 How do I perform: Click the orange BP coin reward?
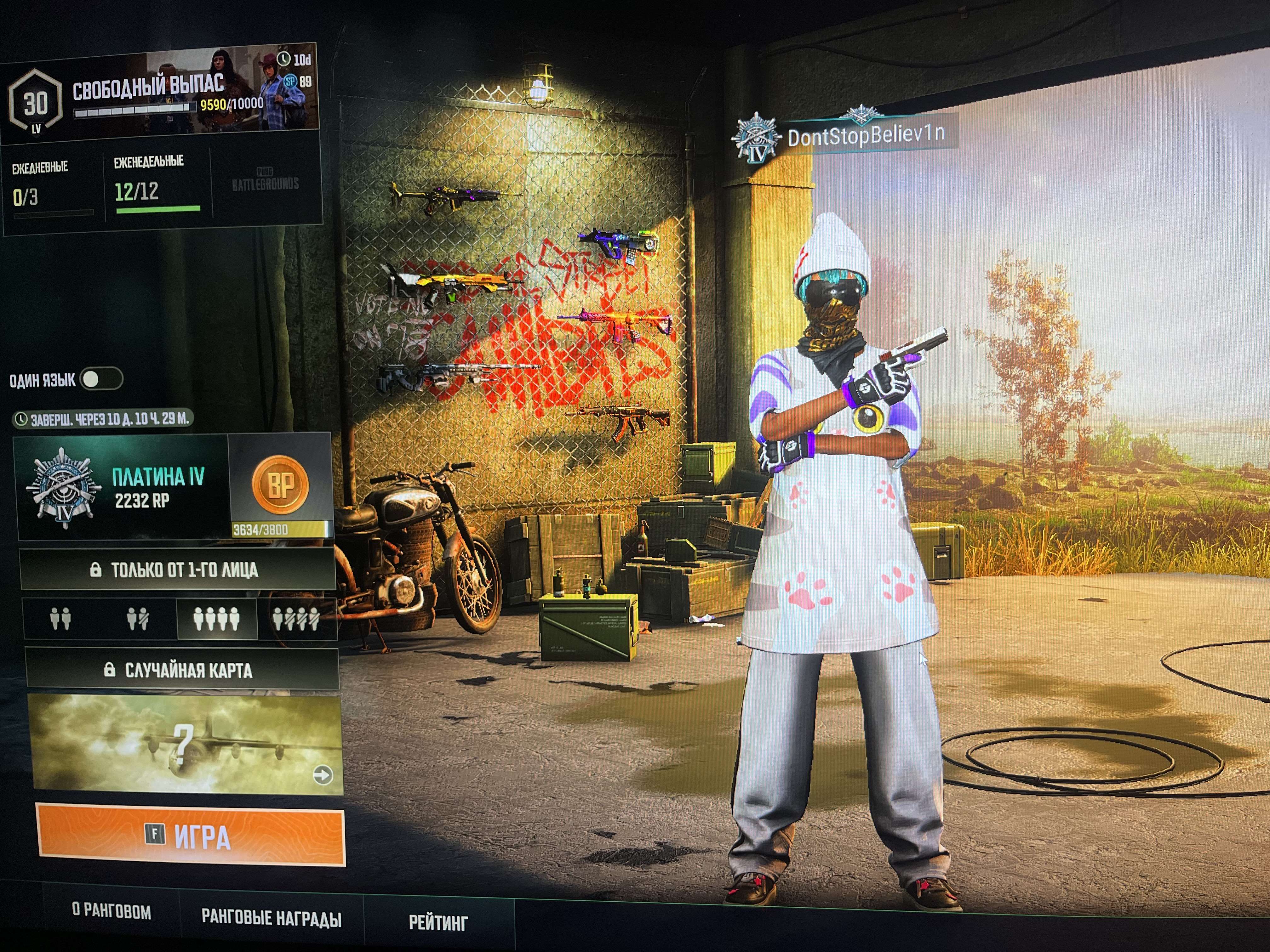coord(280,485)
